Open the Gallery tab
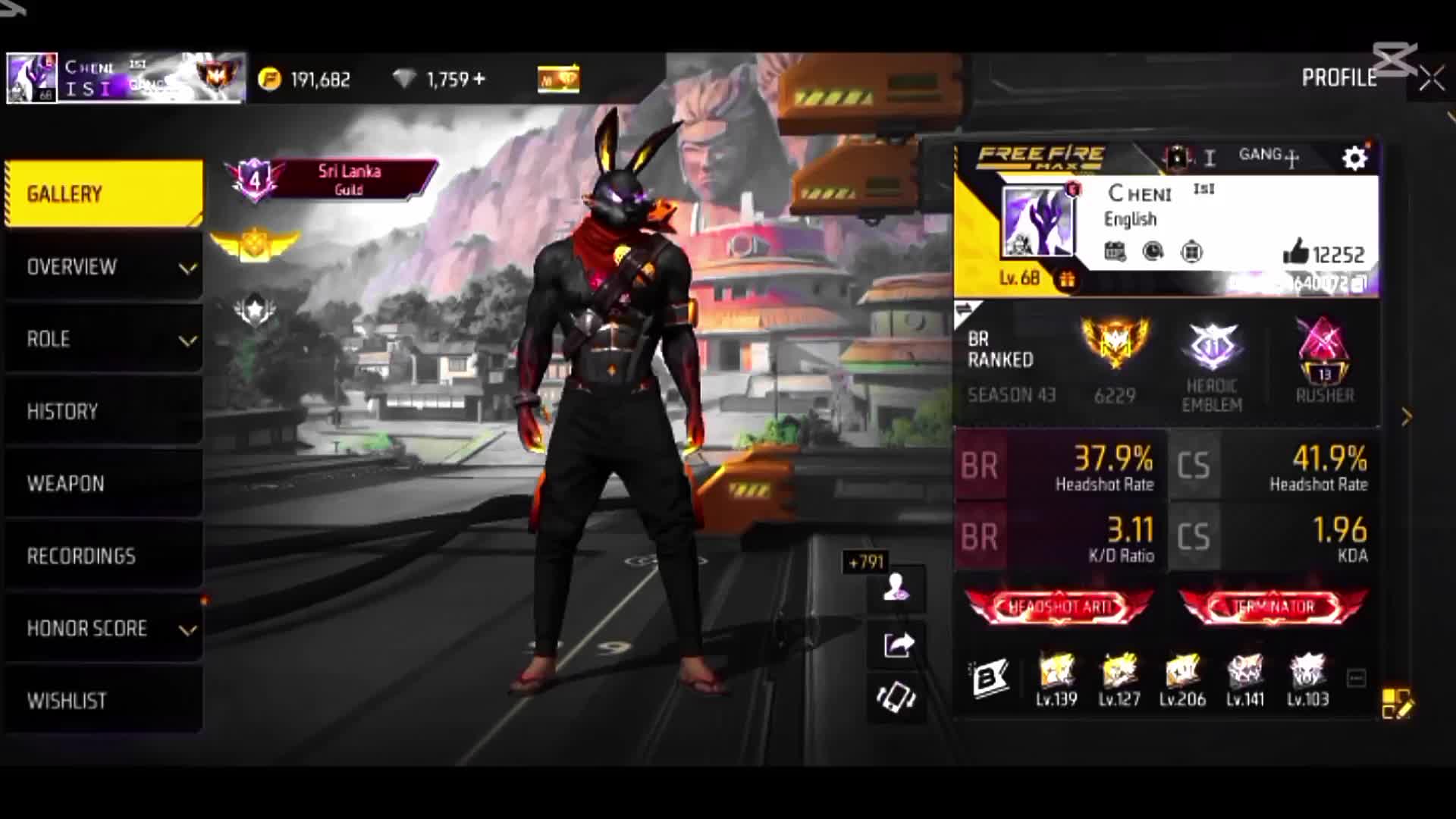This screenshot has height=819, width=1456. coord(103,194)
